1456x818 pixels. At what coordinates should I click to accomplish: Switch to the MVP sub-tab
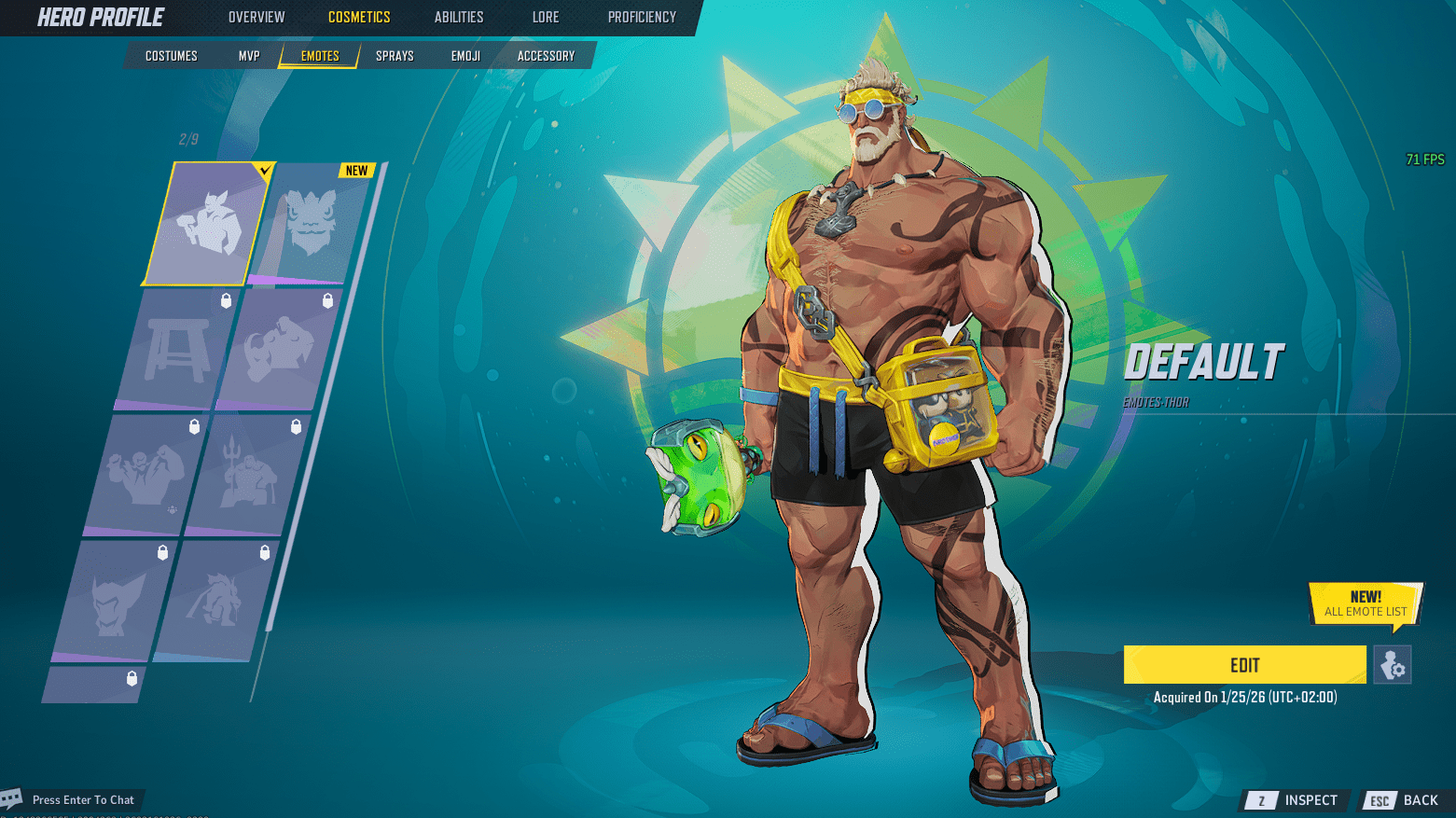(249, 56)
